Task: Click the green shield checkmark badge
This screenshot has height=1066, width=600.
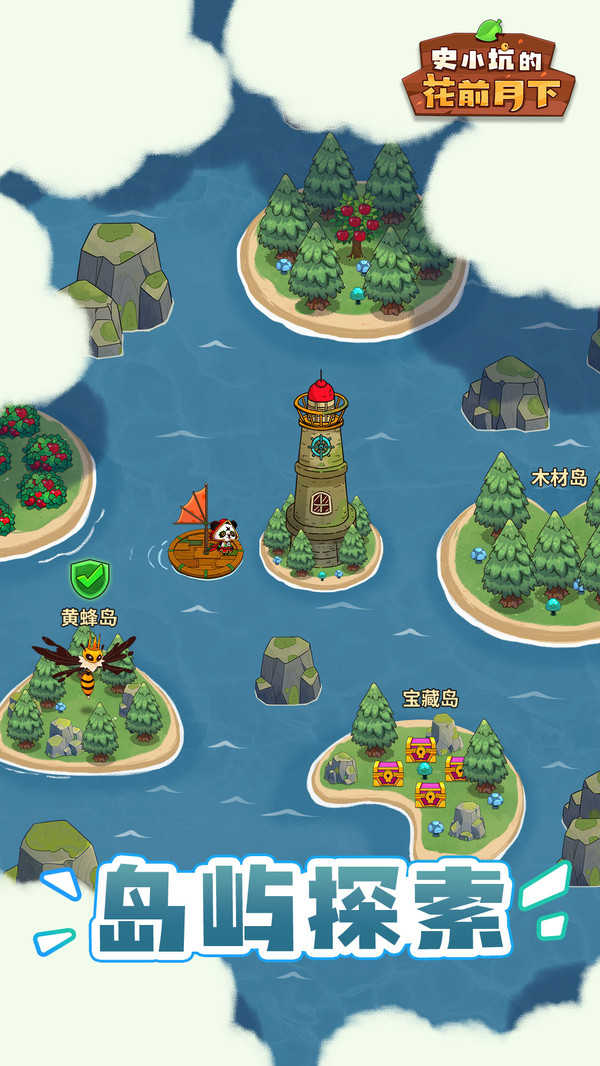Action: tap(89, 578)
